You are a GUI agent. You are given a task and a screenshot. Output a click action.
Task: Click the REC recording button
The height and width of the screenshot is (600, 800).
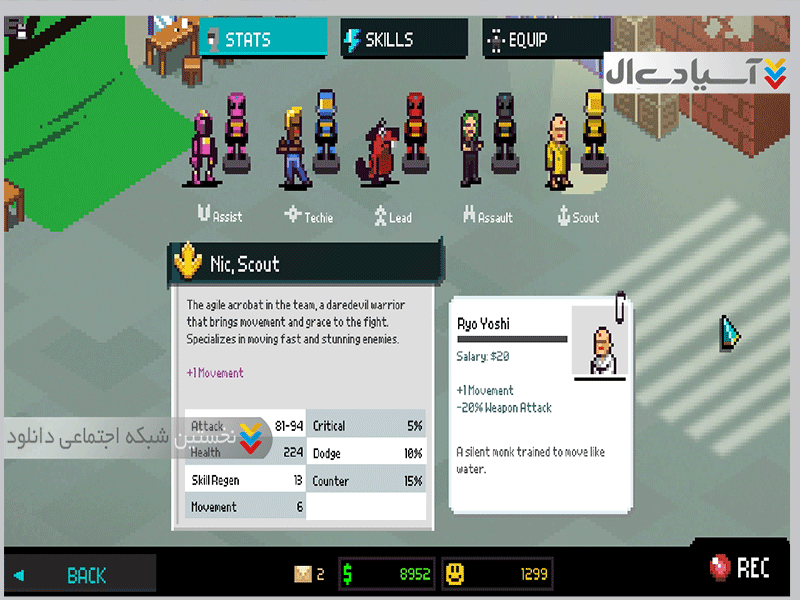coord(740,569)
